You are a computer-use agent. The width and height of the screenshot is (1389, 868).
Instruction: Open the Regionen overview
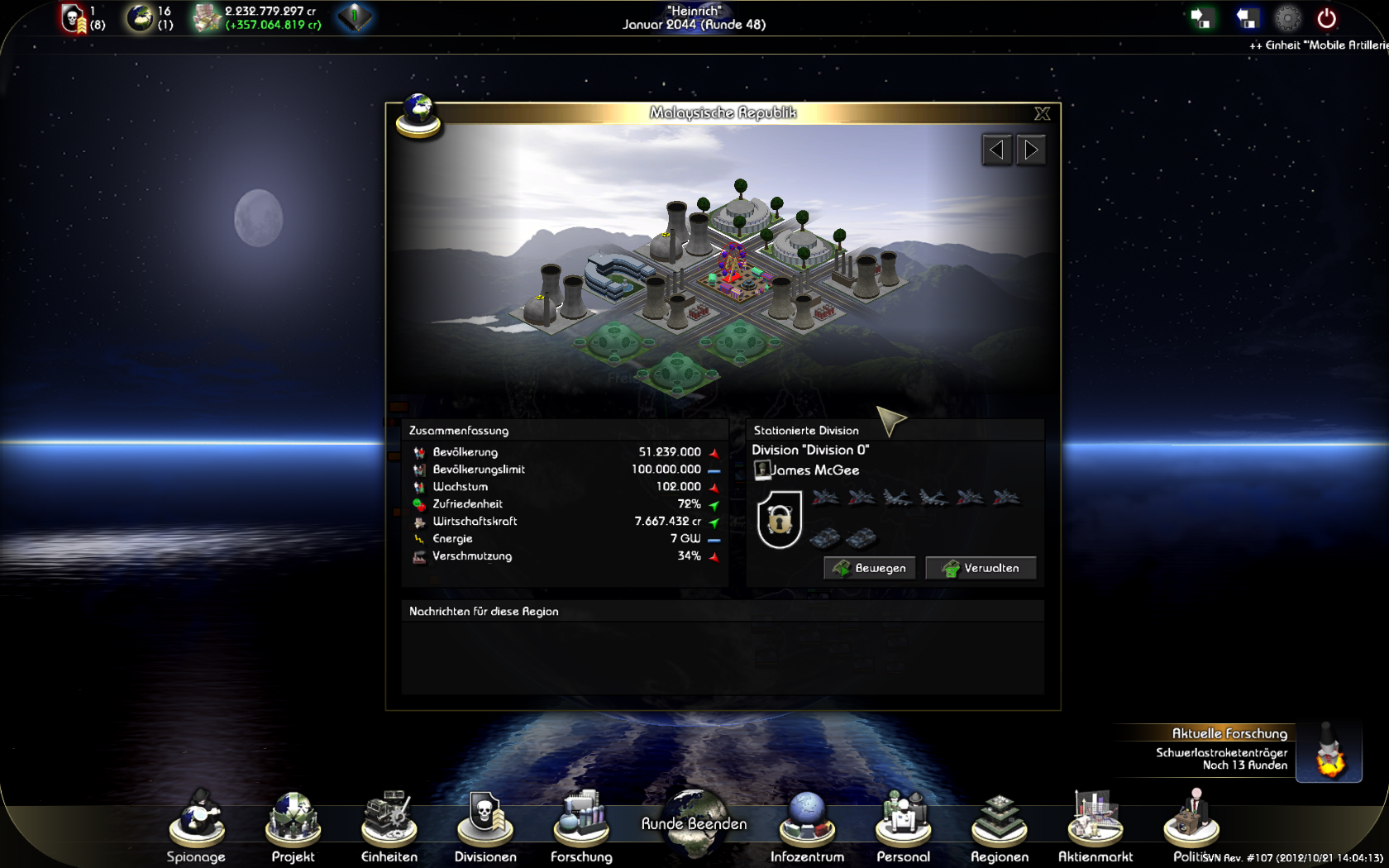click(1000, 825)
